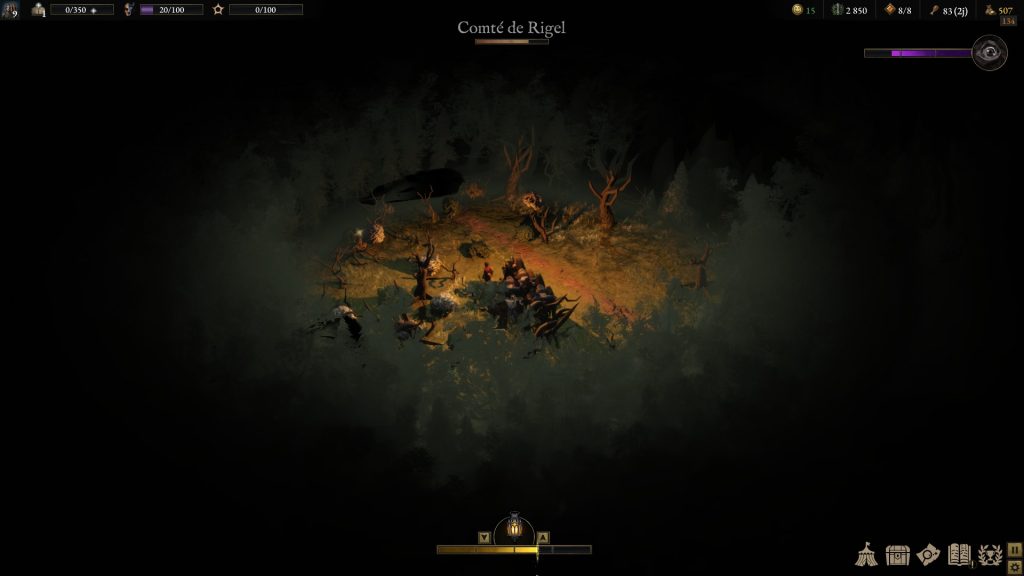The image size is (1024, 576).
Task: Open settings with the gear button
Action: click(1015, 567)
